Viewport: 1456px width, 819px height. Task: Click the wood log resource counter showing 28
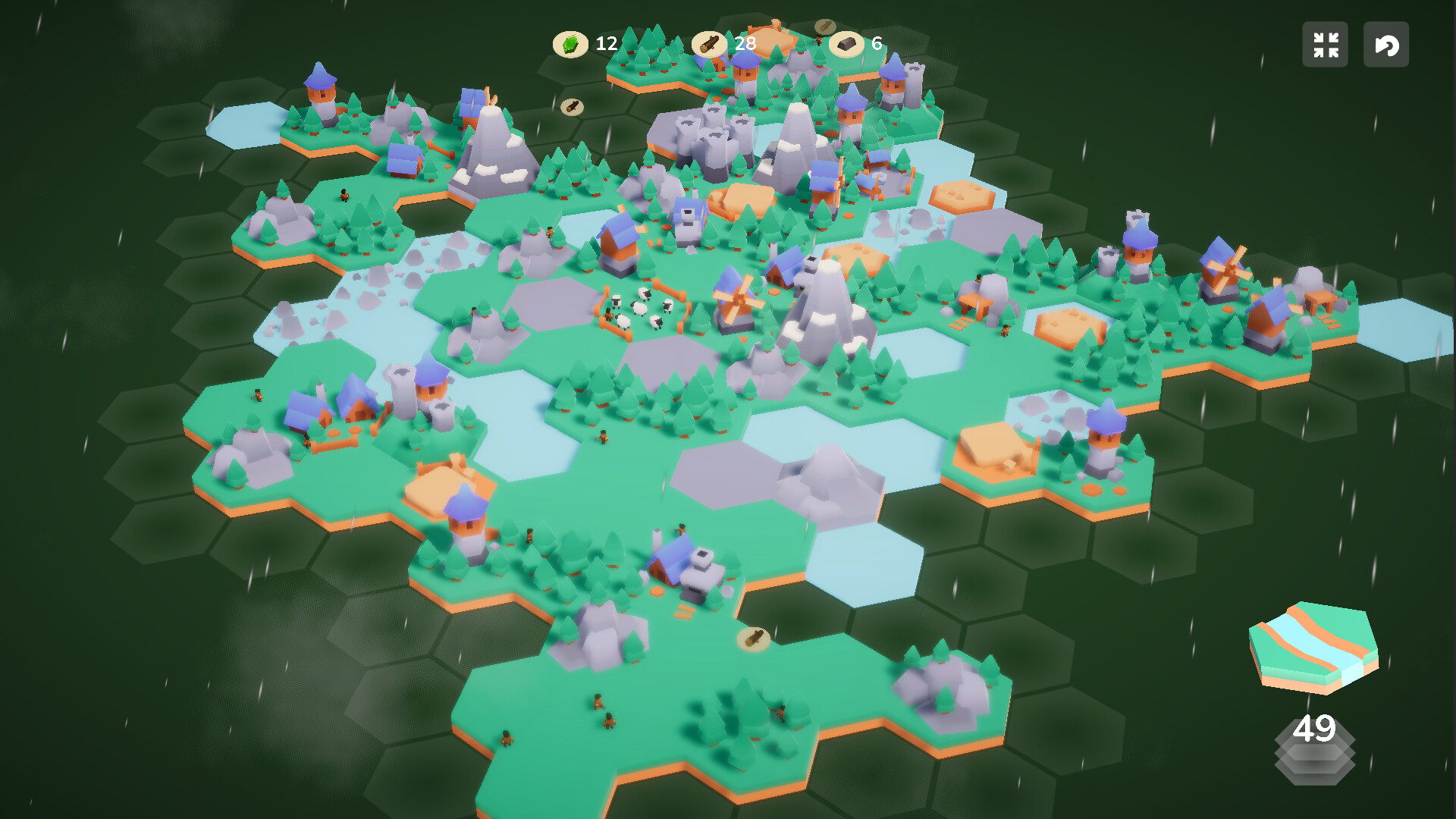click(710, 43)
